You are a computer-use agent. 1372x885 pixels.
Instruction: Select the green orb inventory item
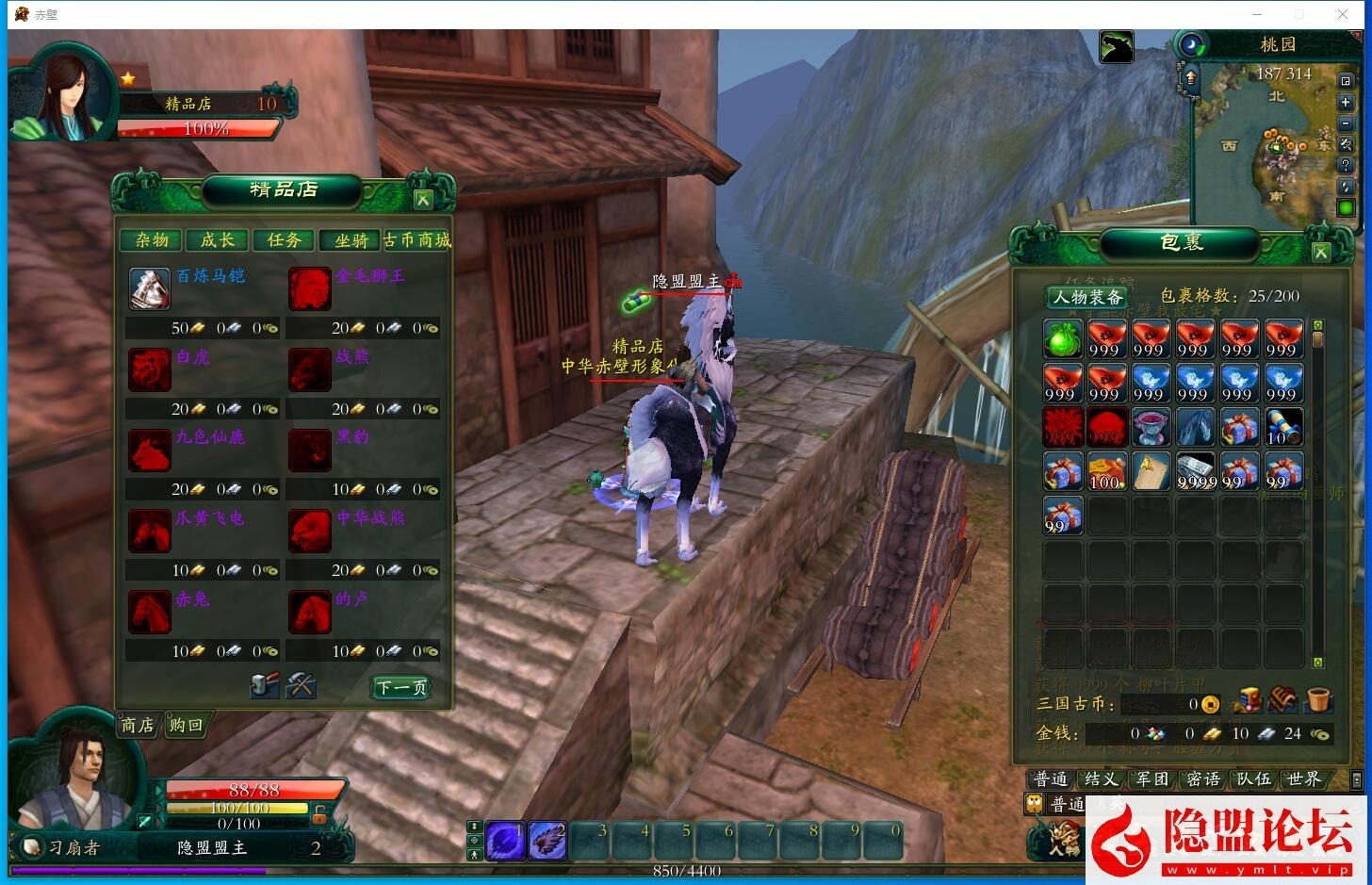click(1062, 339)
